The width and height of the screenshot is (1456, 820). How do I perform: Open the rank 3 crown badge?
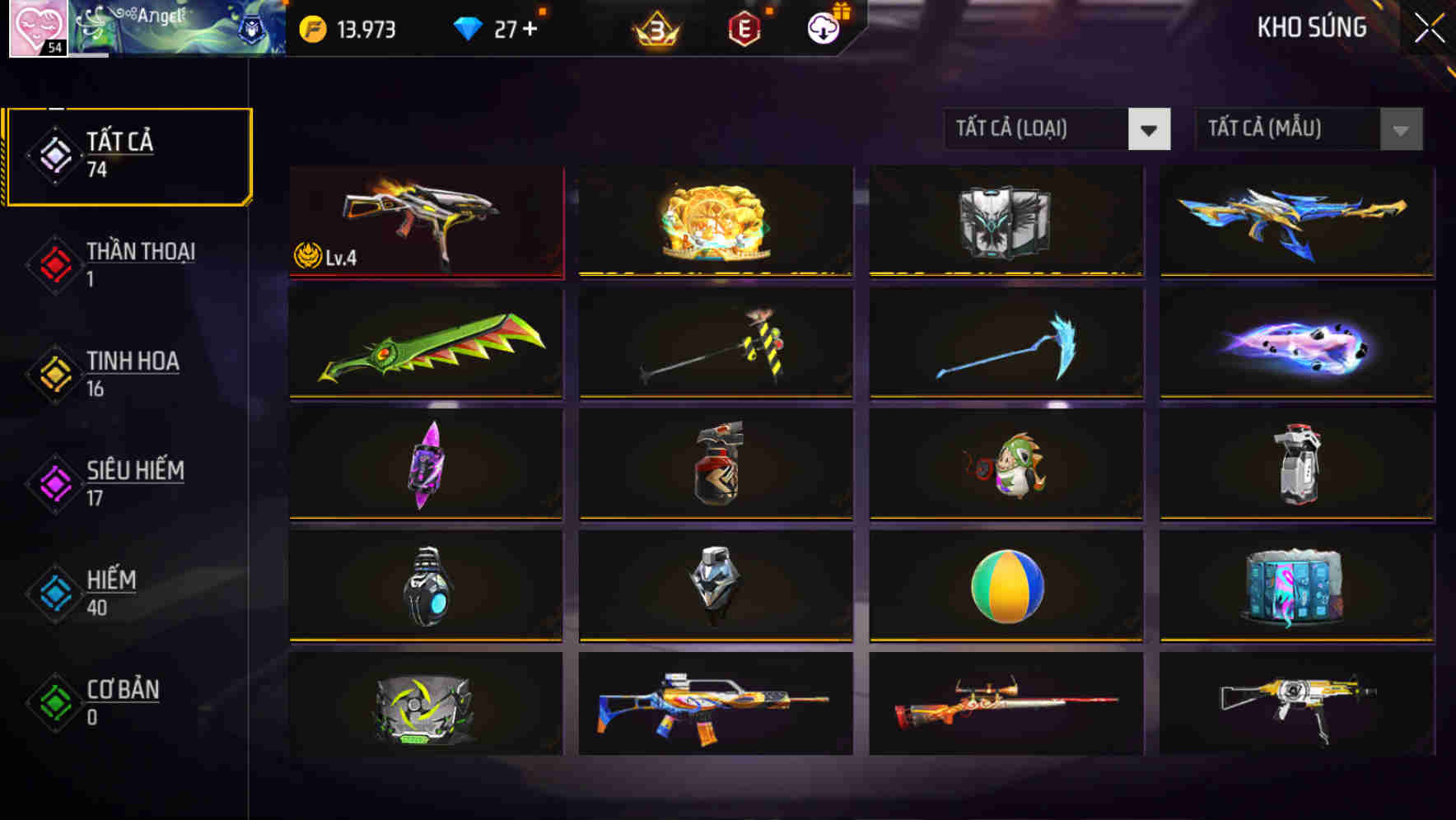tap(655, 29)
